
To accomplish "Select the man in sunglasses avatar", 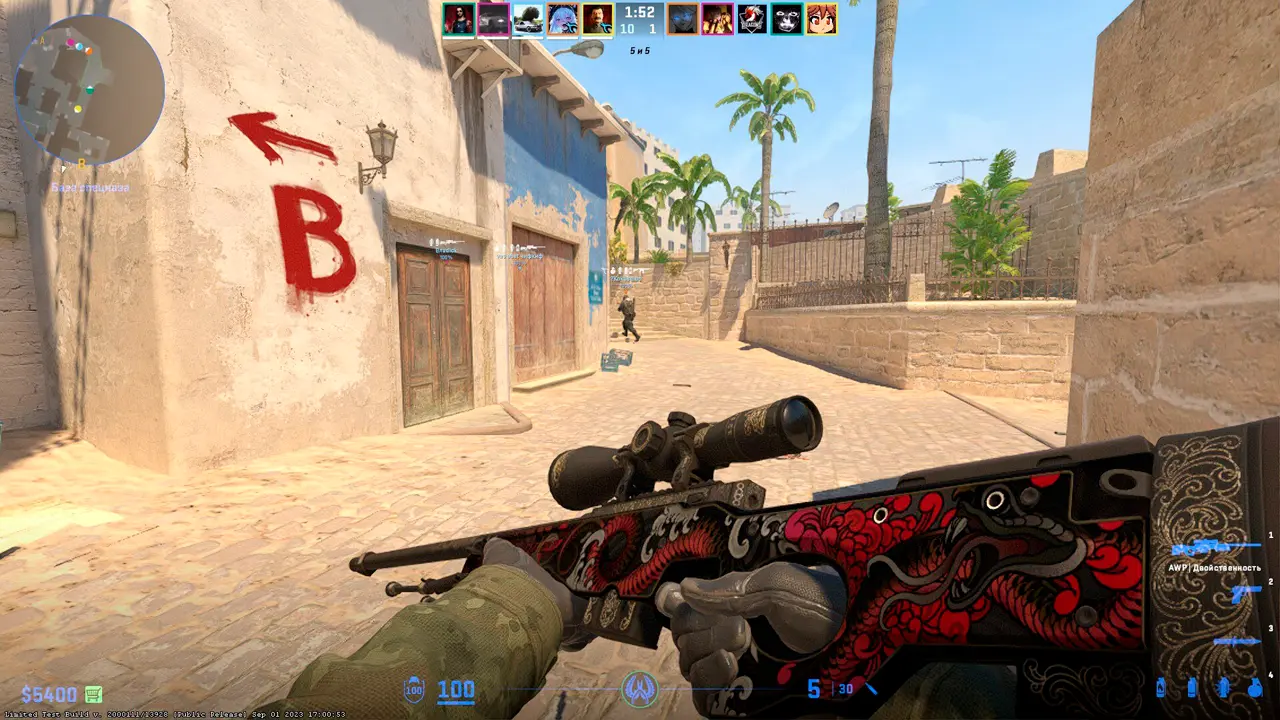I will click(x=459, y=19).
